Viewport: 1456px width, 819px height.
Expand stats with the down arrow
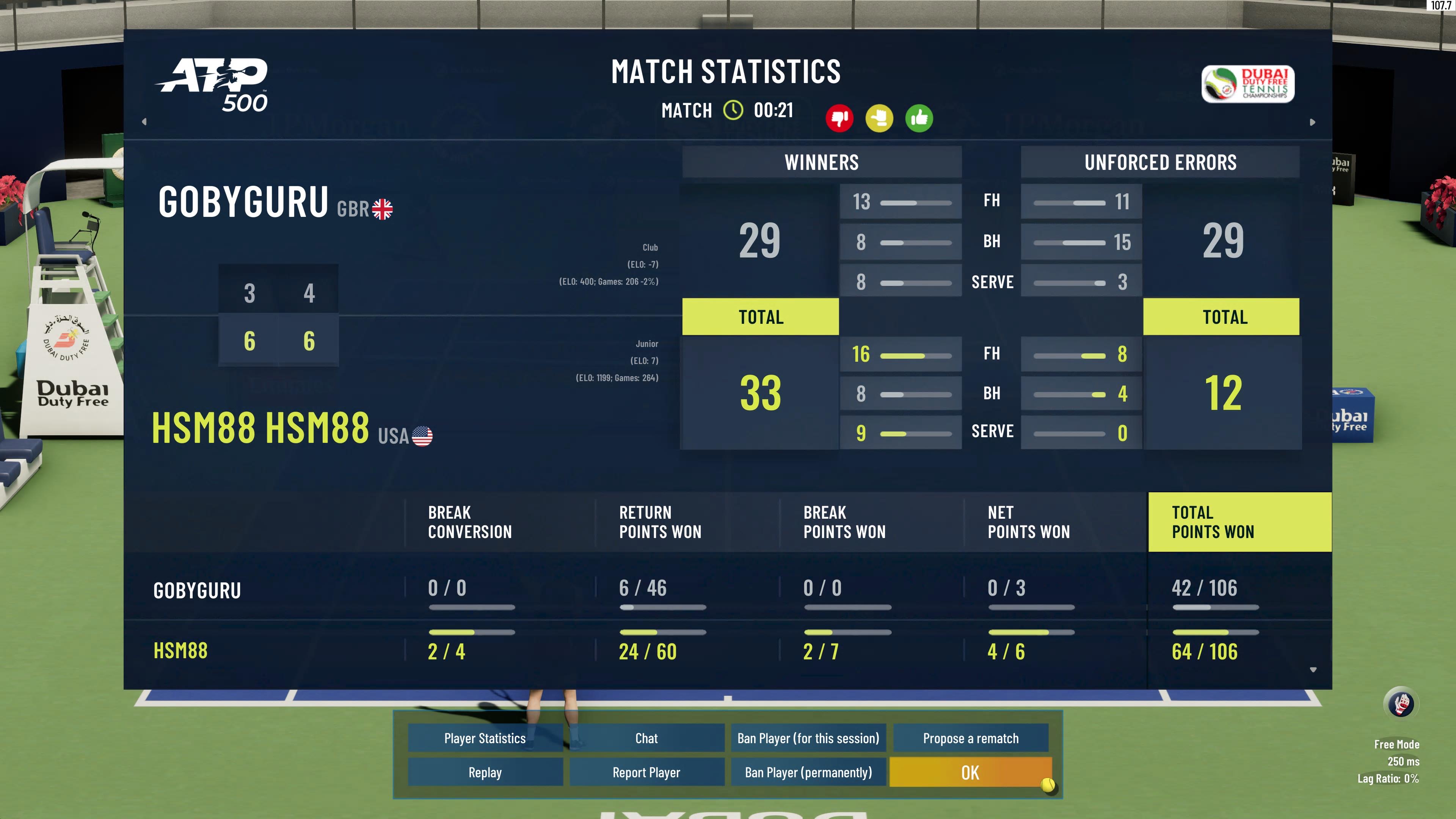pyautogui.click(x=1313, y=670)
